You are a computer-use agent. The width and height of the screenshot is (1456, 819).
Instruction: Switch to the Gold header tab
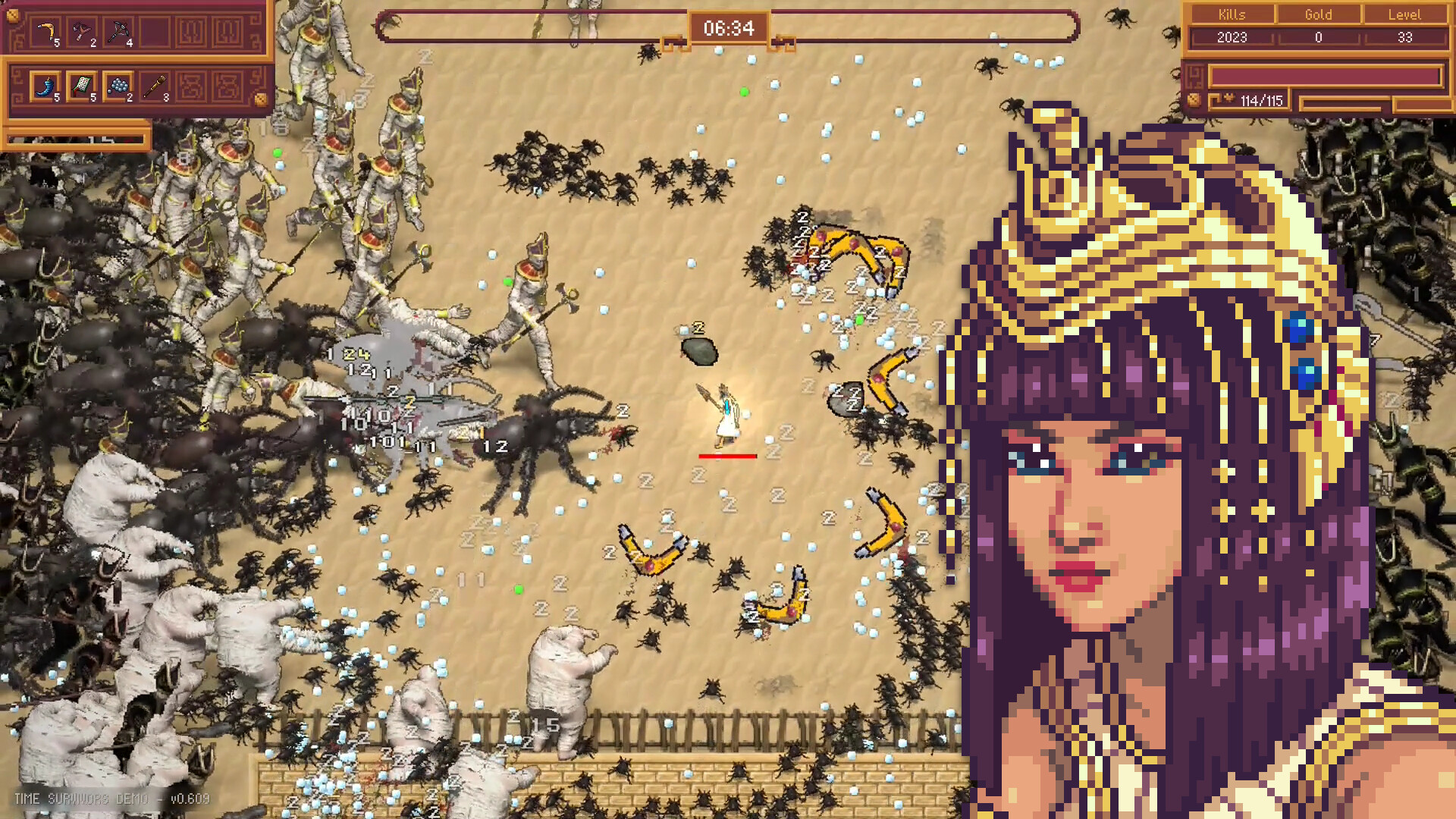(x=1319, y=14)
